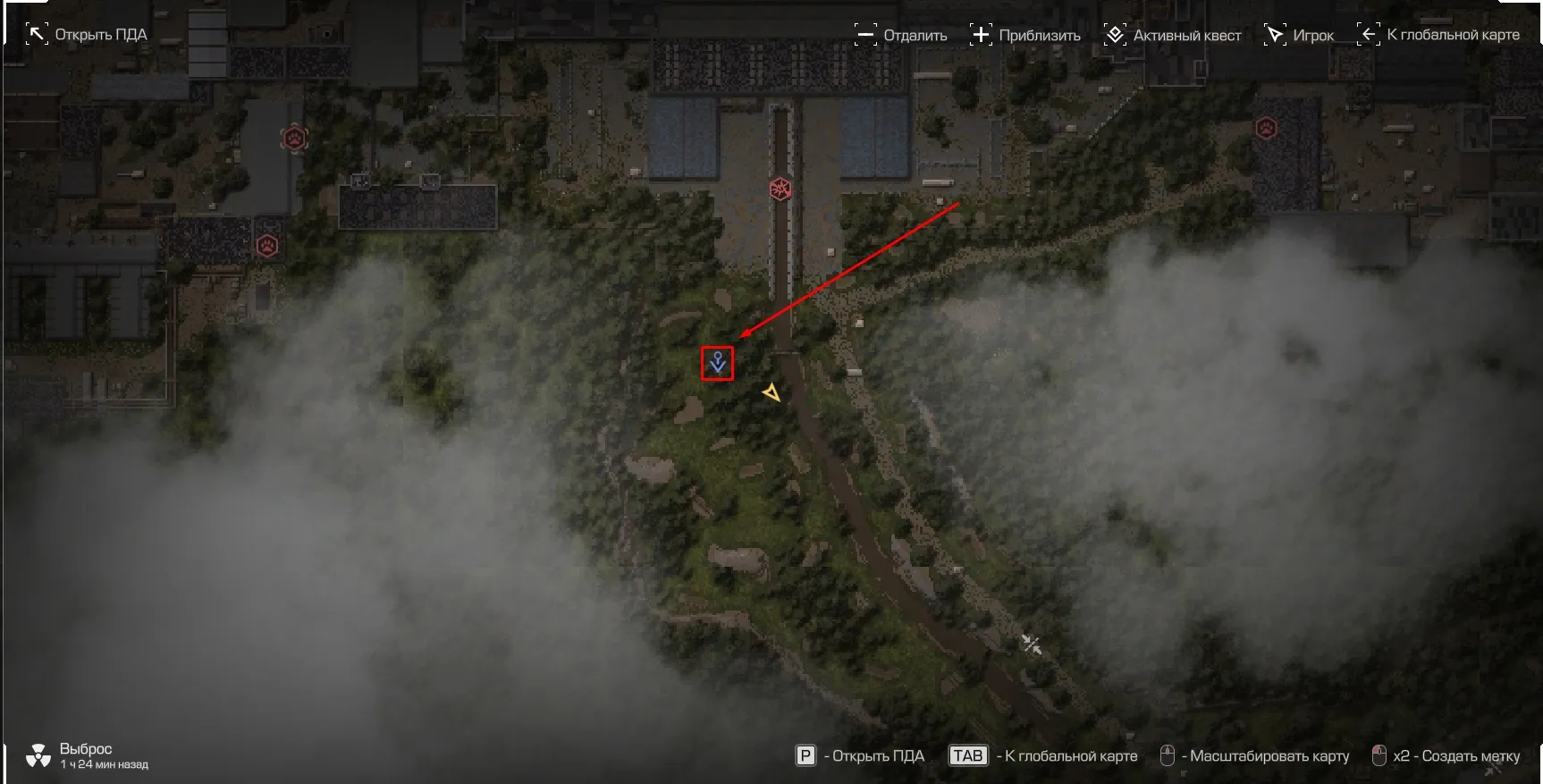Select the red starburst hexagon marker on road
1543x784 pixels.
[780, 189]
